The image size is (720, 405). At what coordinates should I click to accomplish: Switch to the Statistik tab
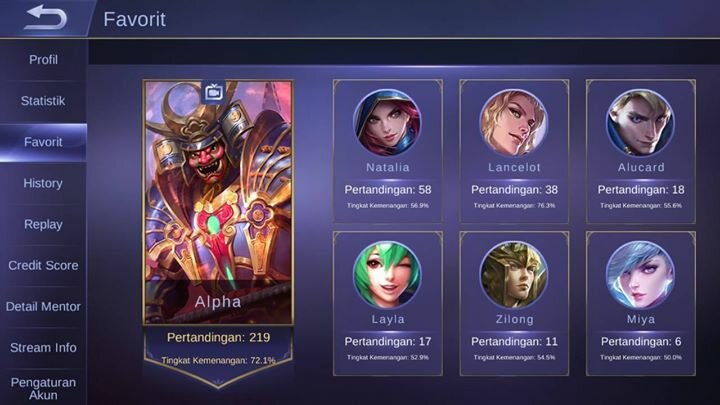click(x=43, y=101)
